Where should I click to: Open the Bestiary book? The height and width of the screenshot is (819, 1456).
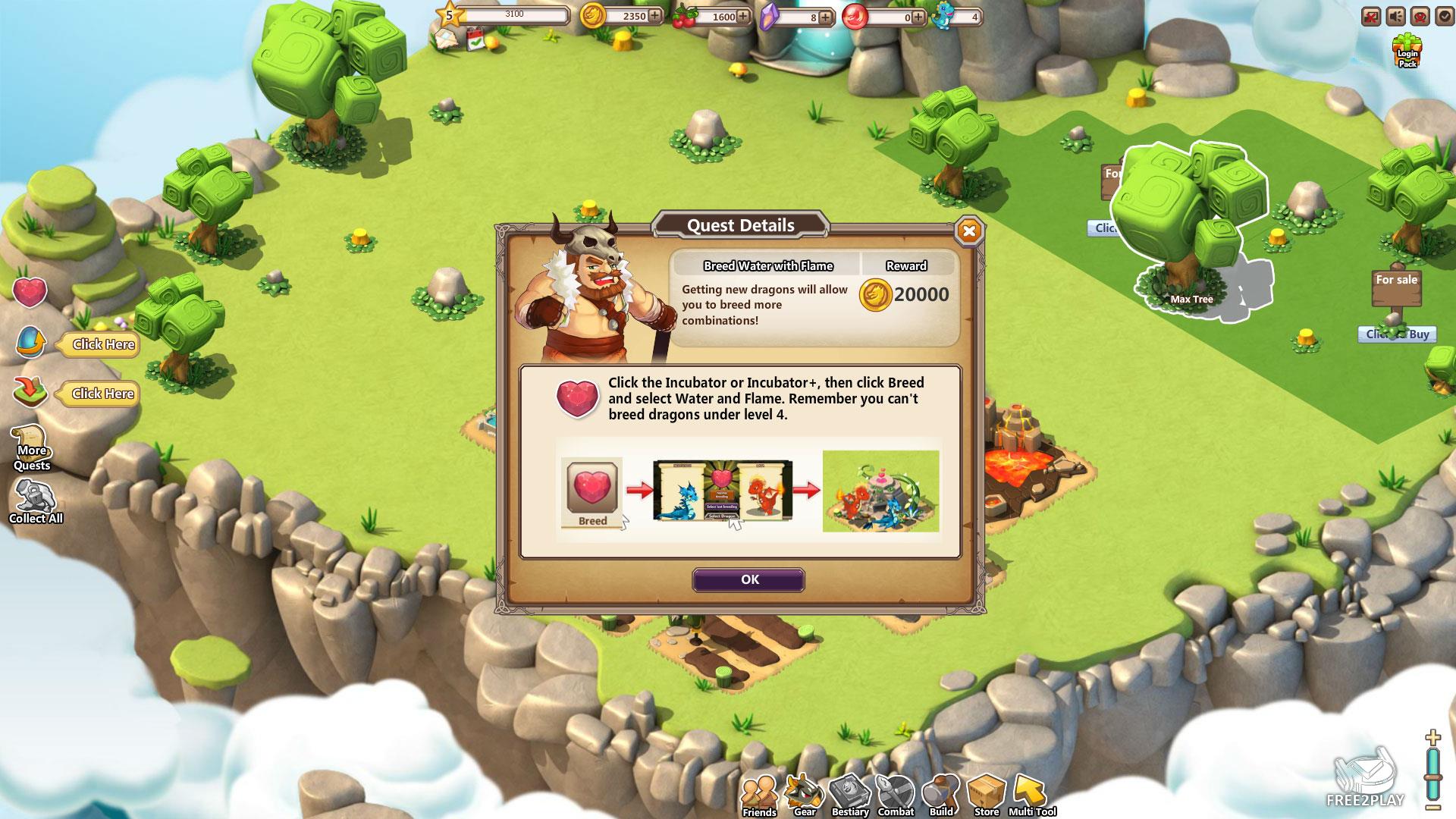tap(849, 795)
